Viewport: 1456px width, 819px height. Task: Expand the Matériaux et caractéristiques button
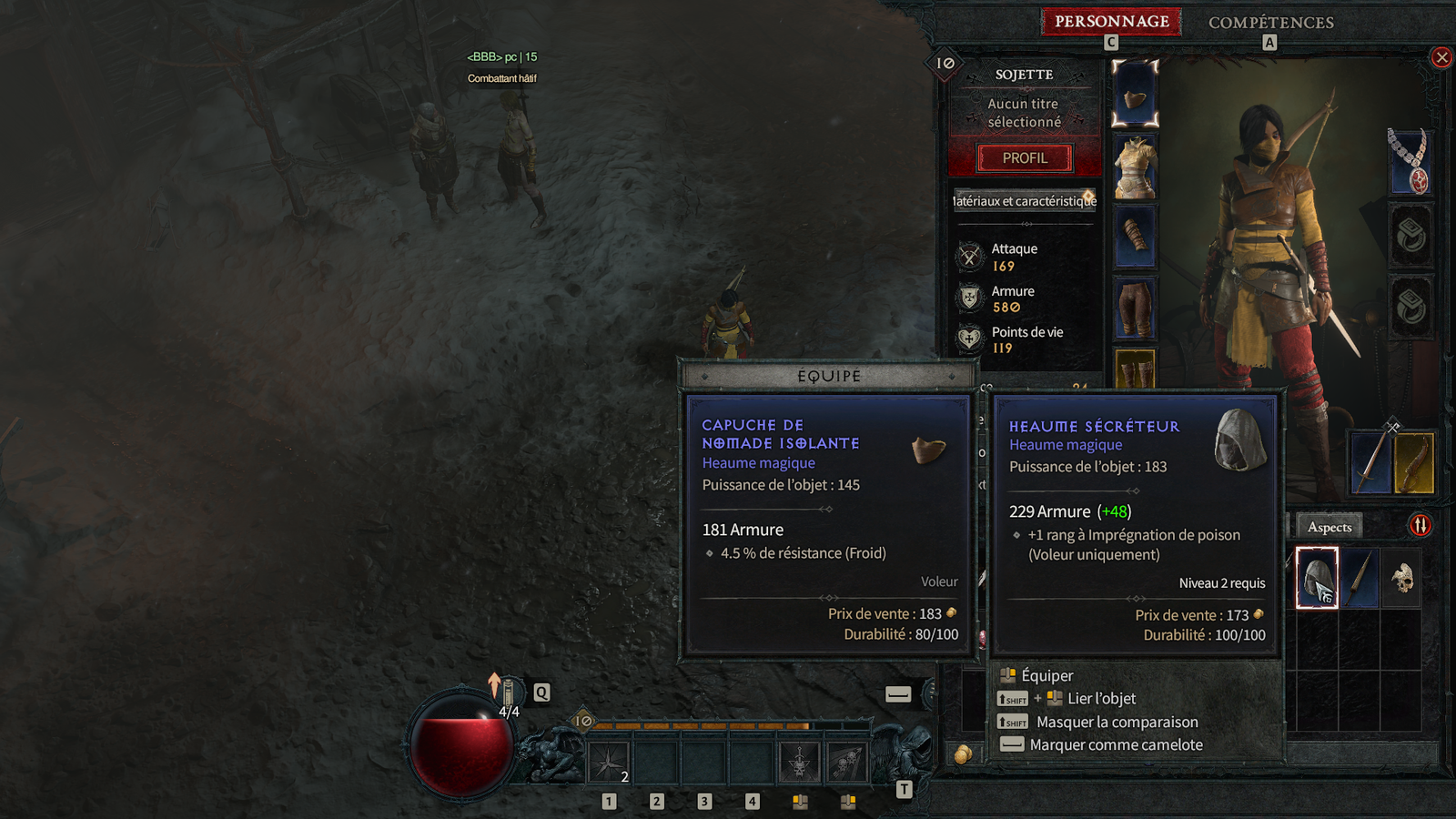(1025, 201)
